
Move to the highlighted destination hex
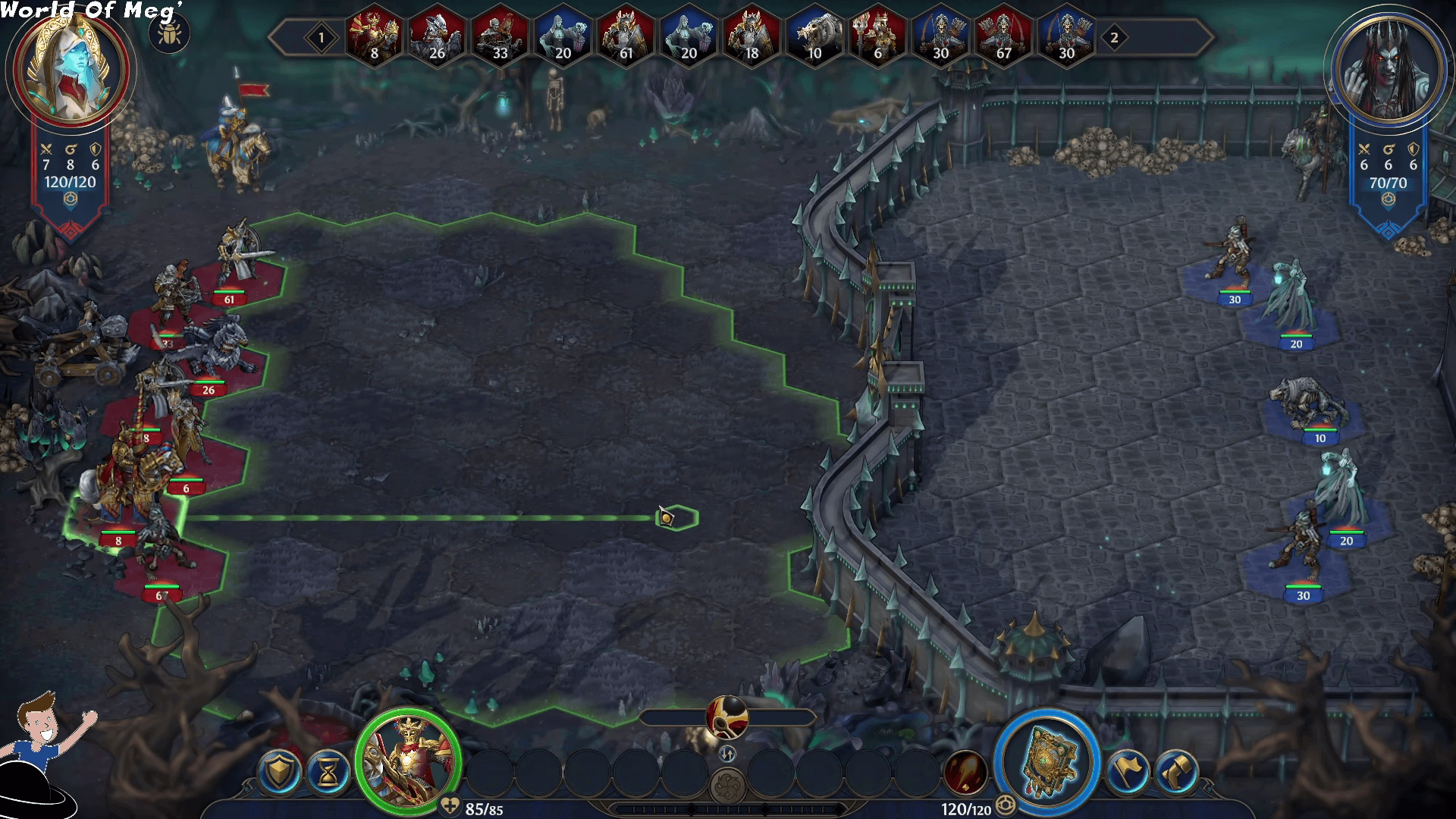point(676,518)
